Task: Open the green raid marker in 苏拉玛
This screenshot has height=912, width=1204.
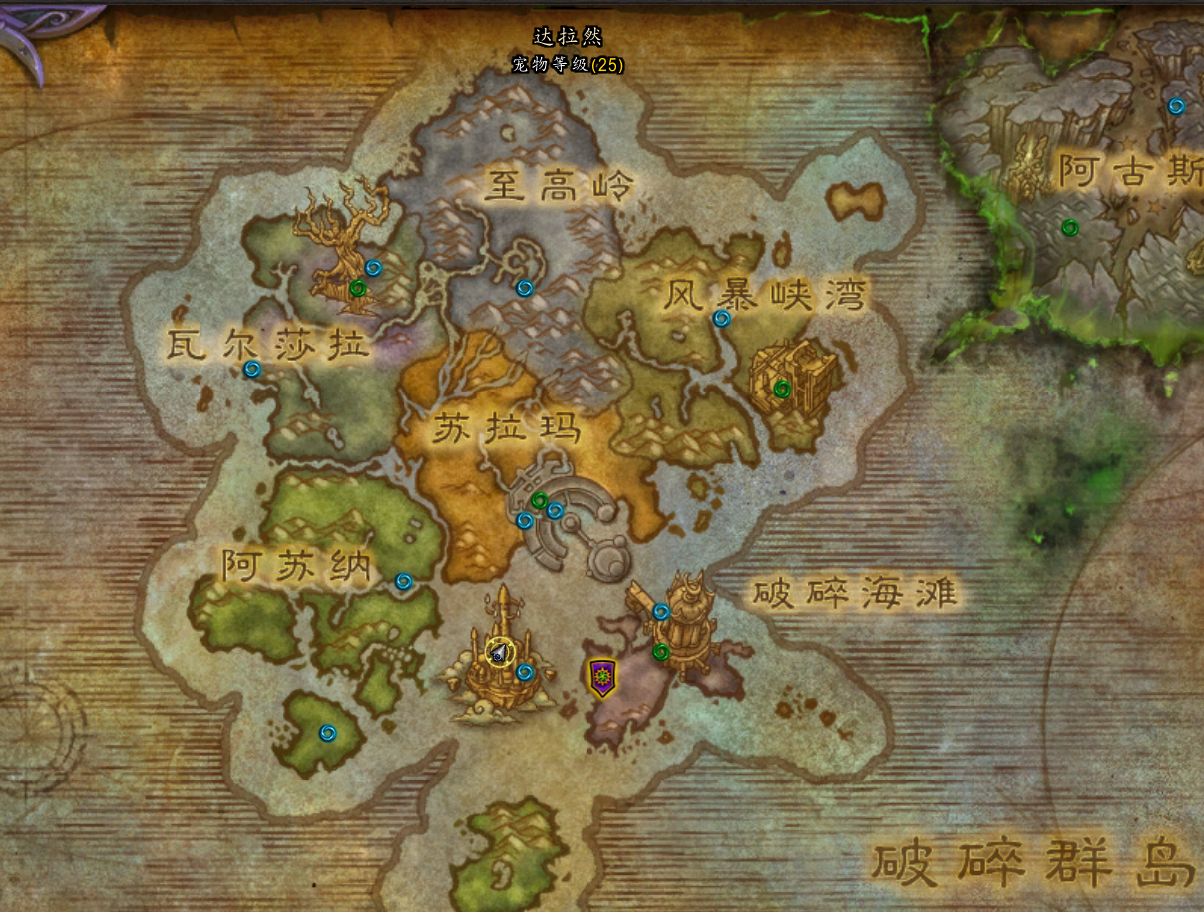Action: [x=540, y=500]
